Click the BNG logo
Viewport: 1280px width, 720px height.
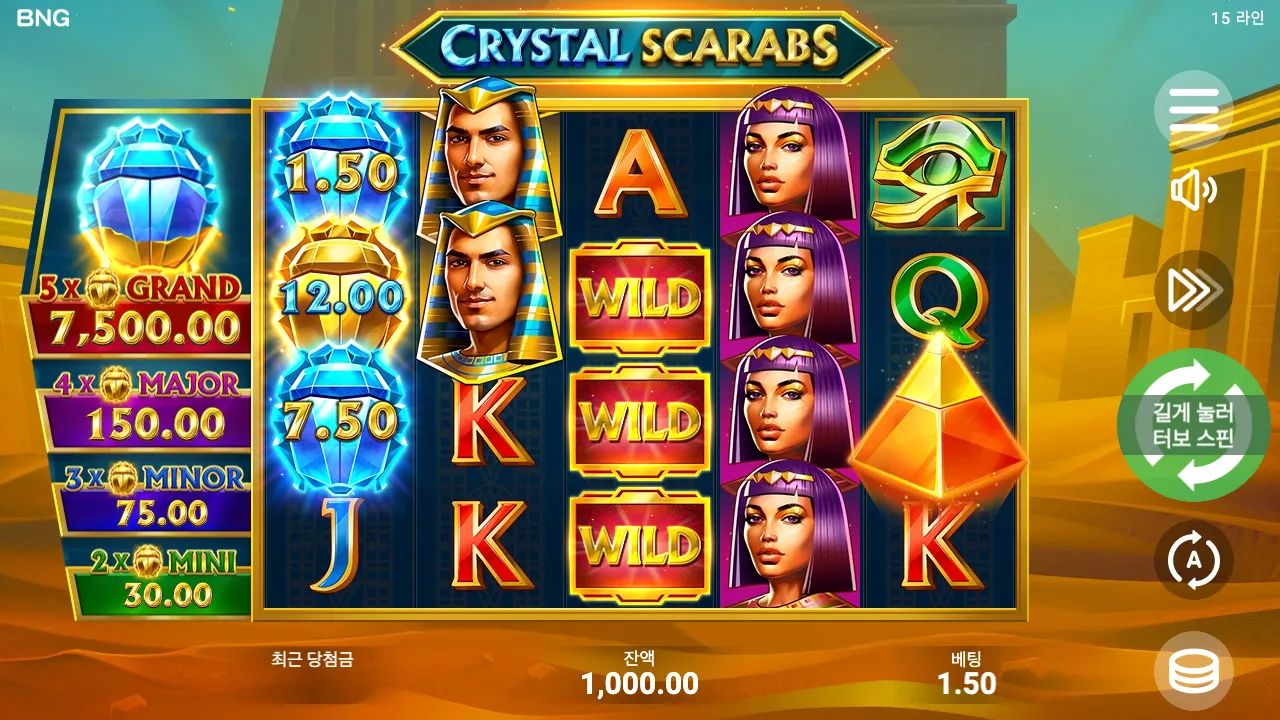(x=42, y=16)
